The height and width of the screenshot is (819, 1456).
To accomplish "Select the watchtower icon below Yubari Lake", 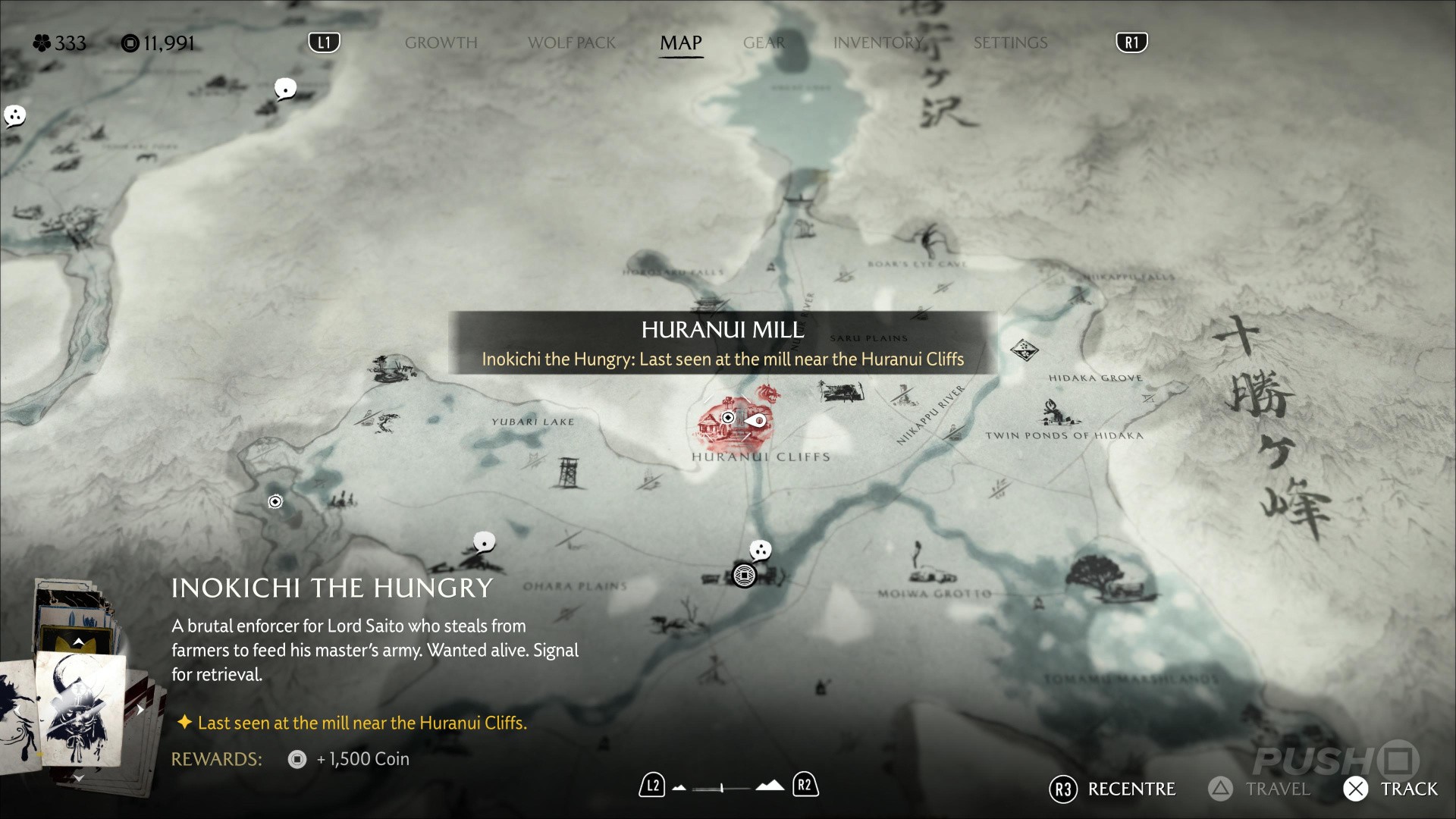I will pos(568,472).
